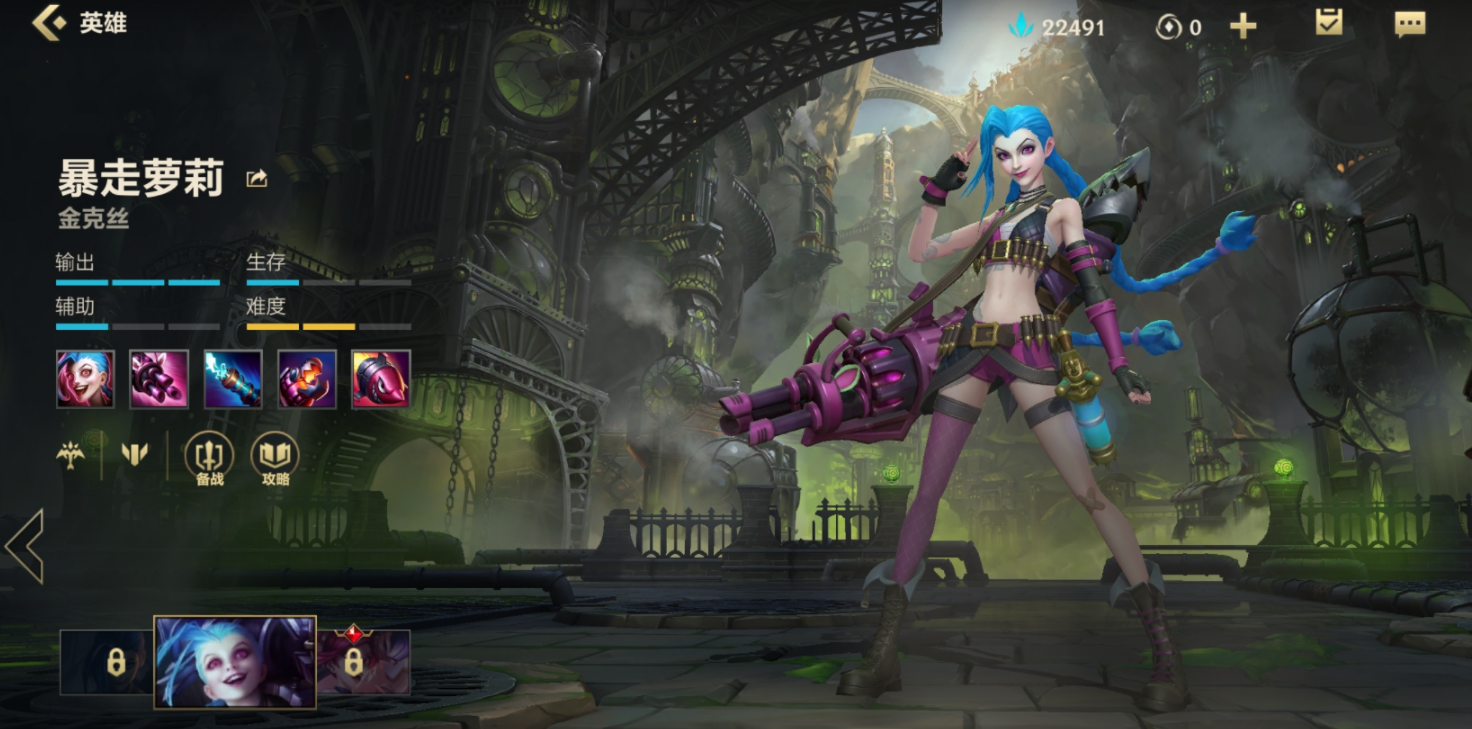
Task: Select the pink minigun ability icon
Action: pyautogui.click(x=159, y=379)
